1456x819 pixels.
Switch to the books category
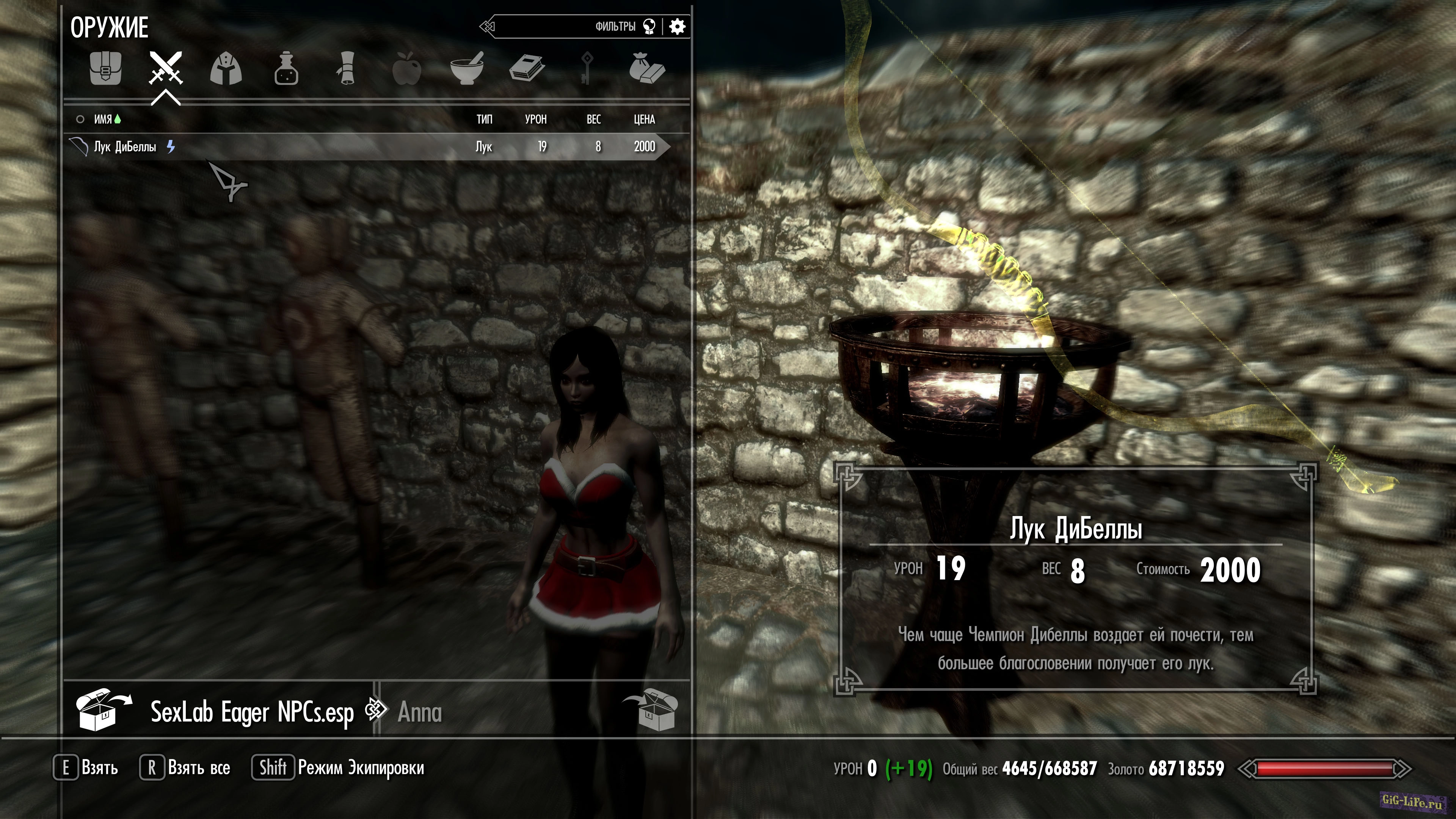pos(527,69)
